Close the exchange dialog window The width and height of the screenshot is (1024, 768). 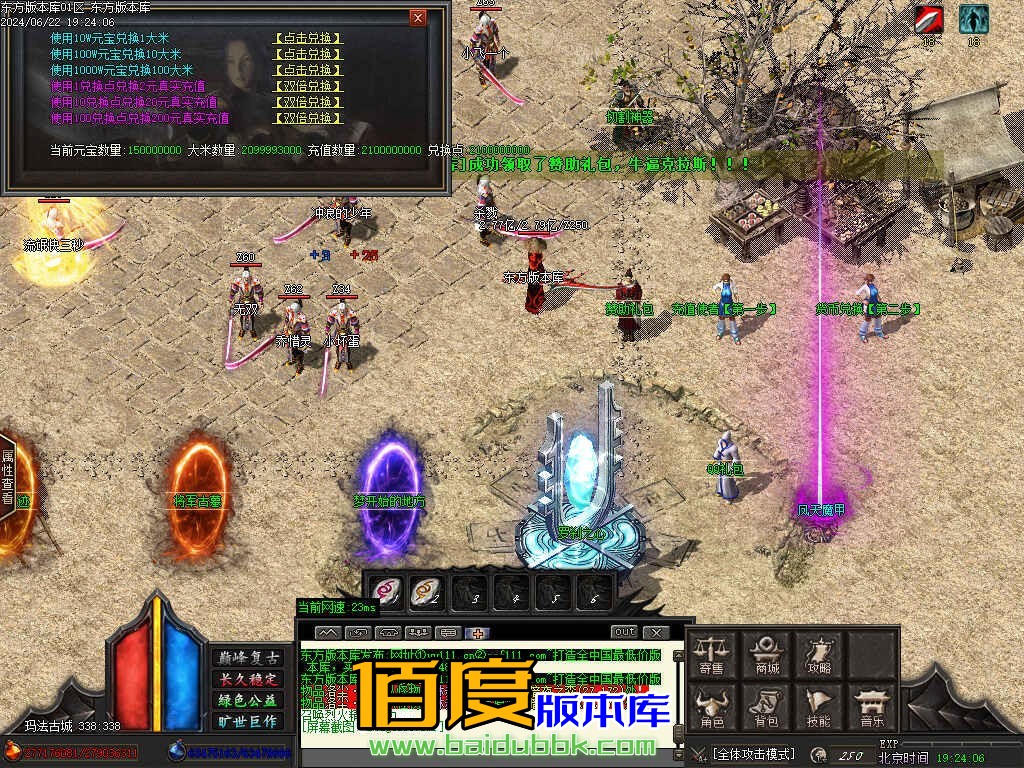418,18
